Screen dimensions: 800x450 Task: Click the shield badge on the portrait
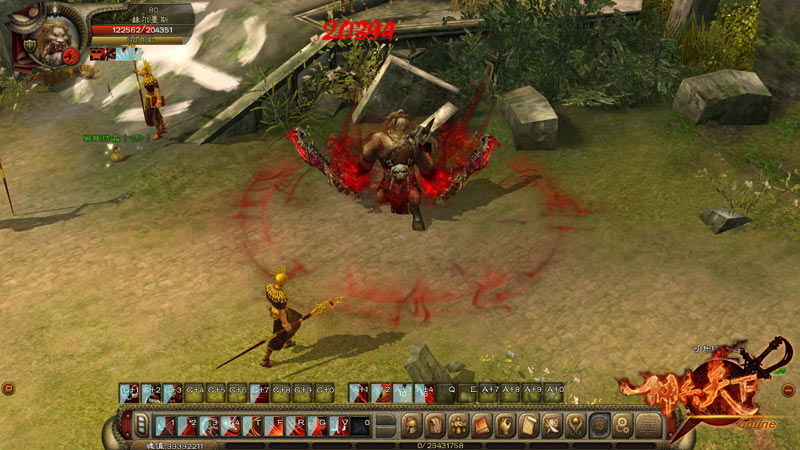[x=29, y=47]
